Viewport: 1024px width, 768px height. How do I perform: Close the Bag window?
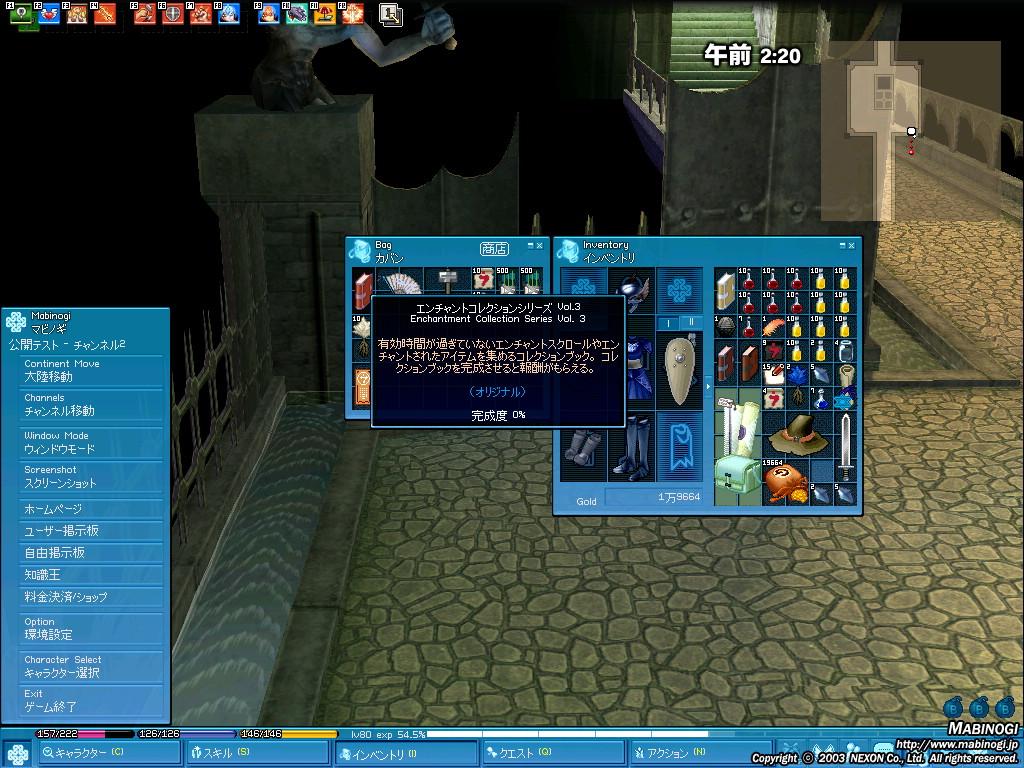(540, 245)
